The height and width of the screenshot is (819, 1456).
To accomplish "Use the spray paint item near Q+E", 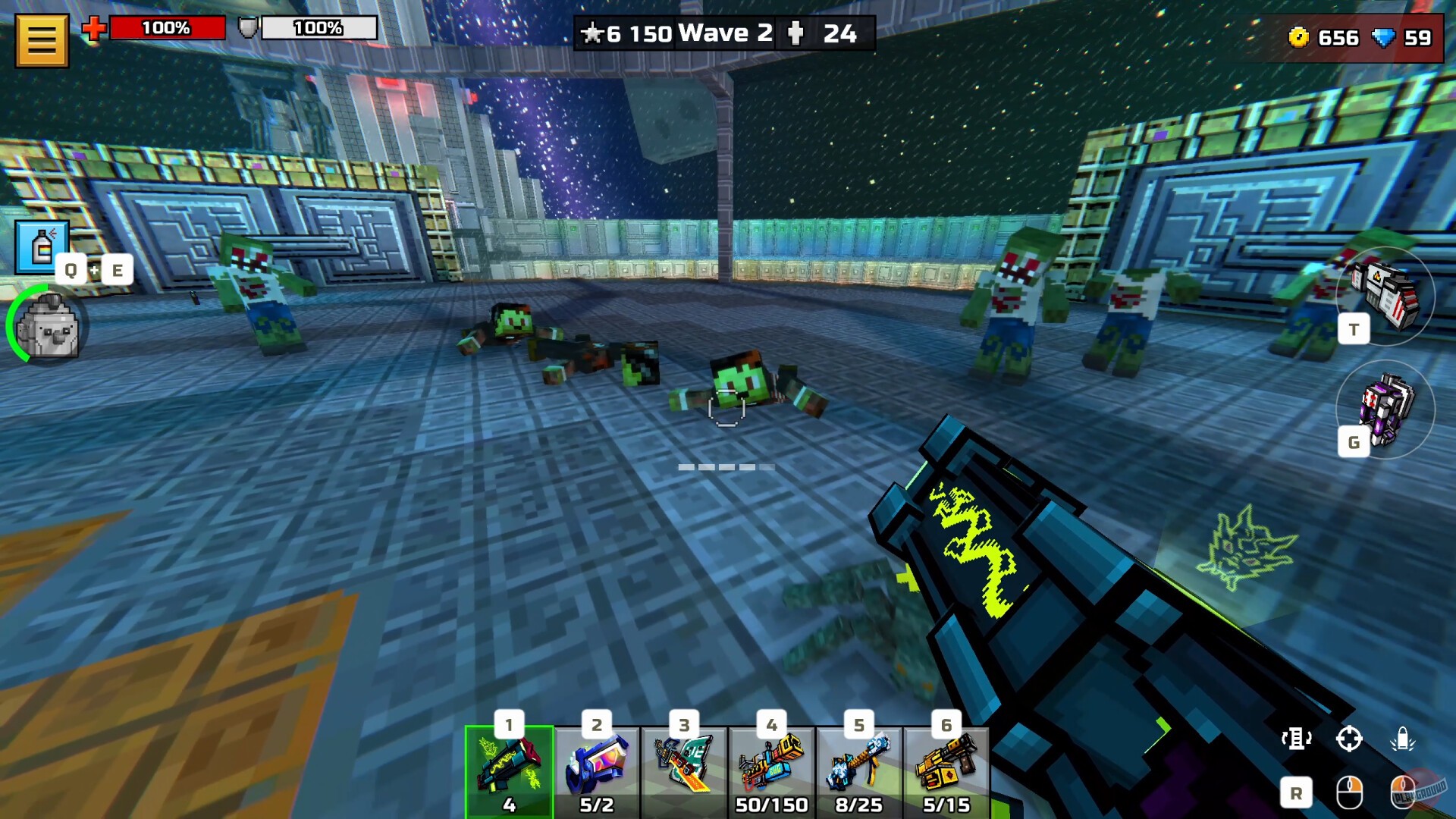I will point(42,246).
